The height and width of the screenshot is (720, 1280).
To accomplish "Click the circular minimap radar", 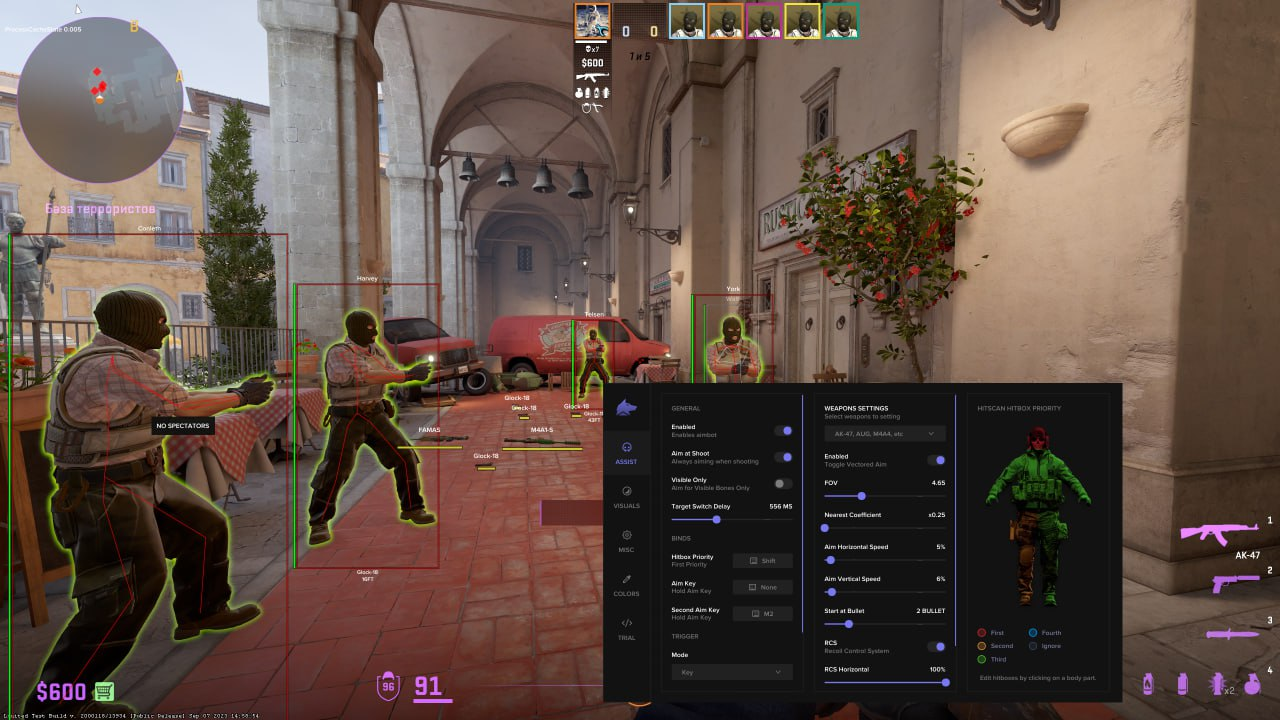I will [100, 98].
